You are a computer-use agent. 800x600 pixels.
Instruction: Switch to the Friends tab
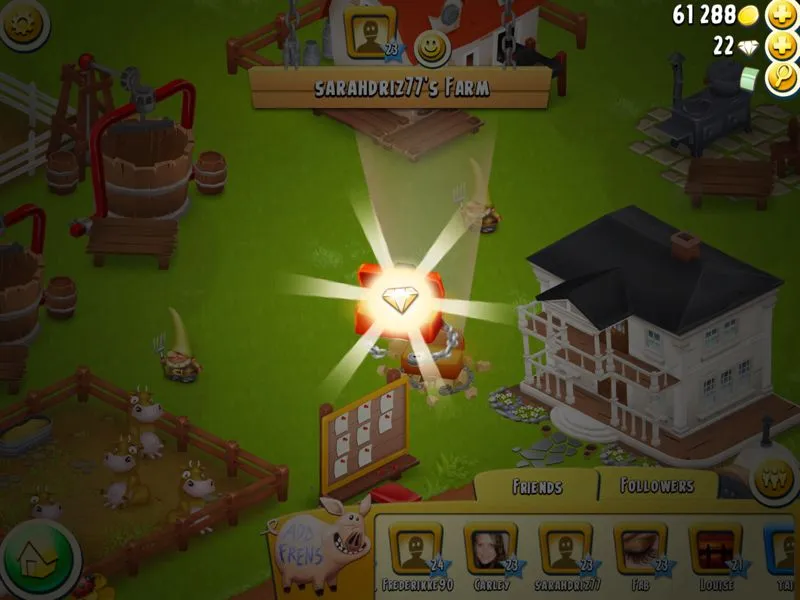tap(537, 487)
